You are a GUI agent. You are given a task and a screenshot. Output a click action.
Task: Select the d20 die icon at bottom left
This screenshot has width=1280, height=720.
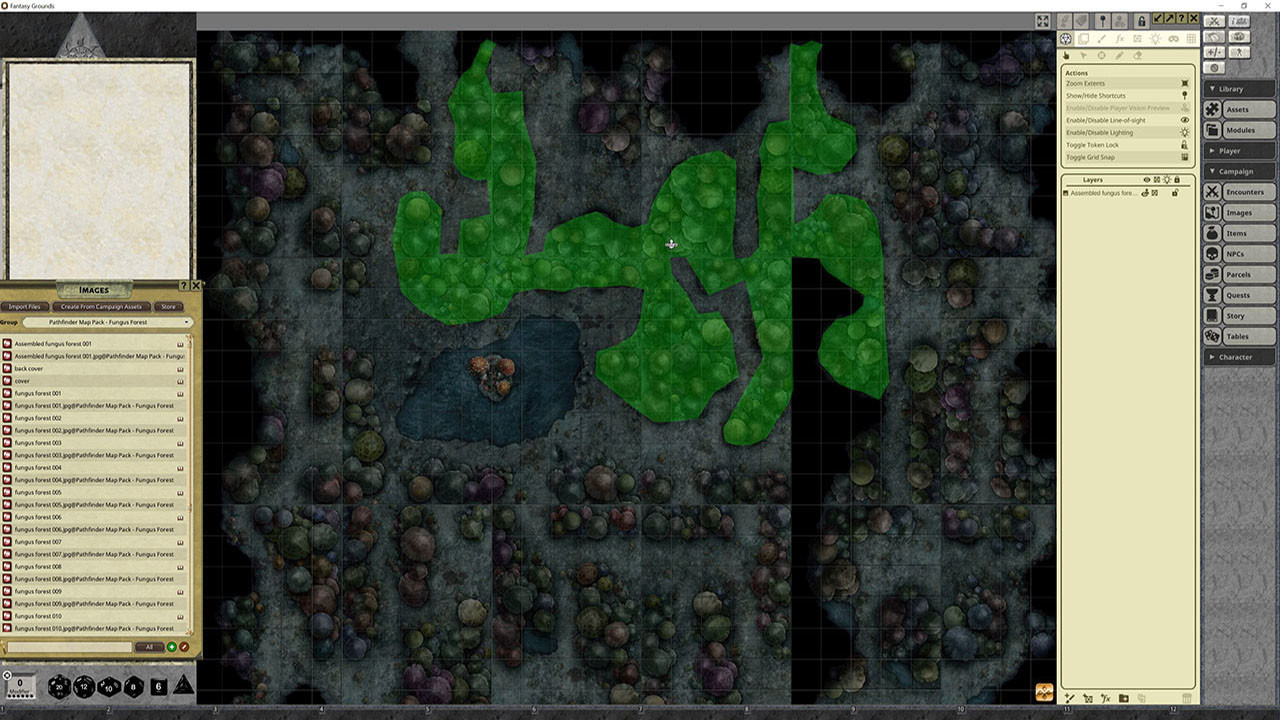58,686
